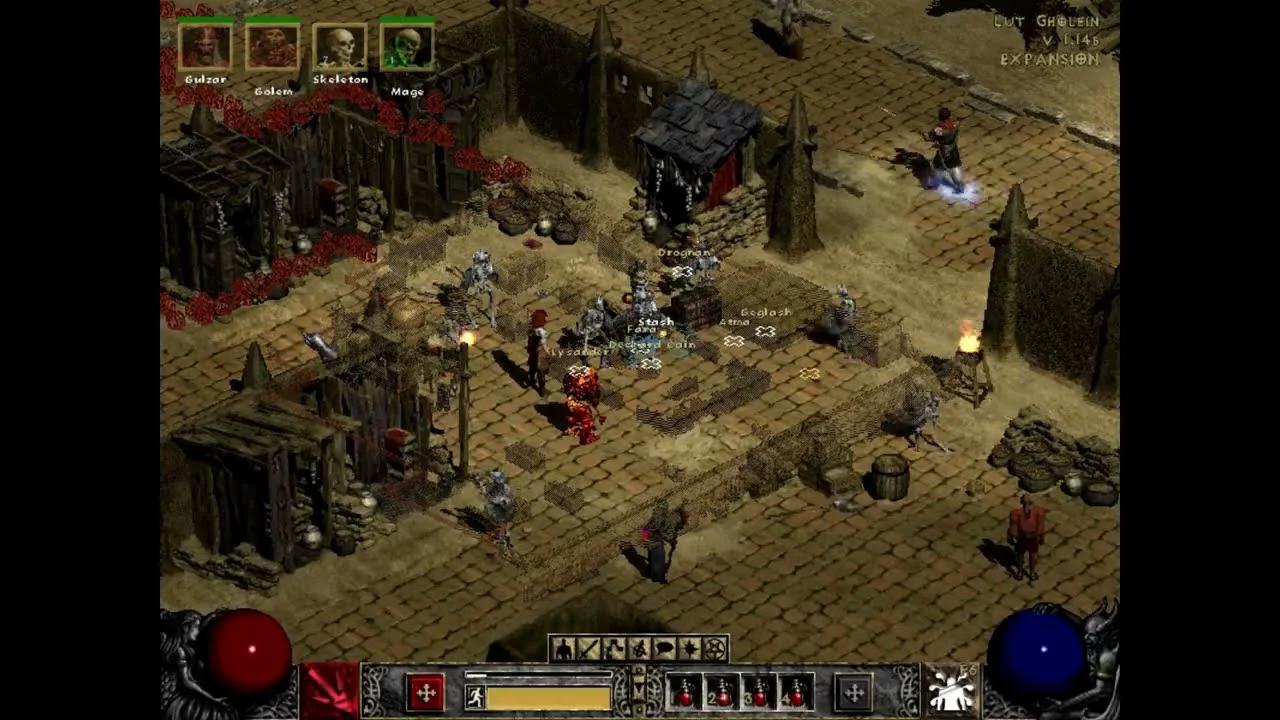Screen dimensions: 1280x720
Task: Select the Skeleton minion portrait
Action: 340,45
